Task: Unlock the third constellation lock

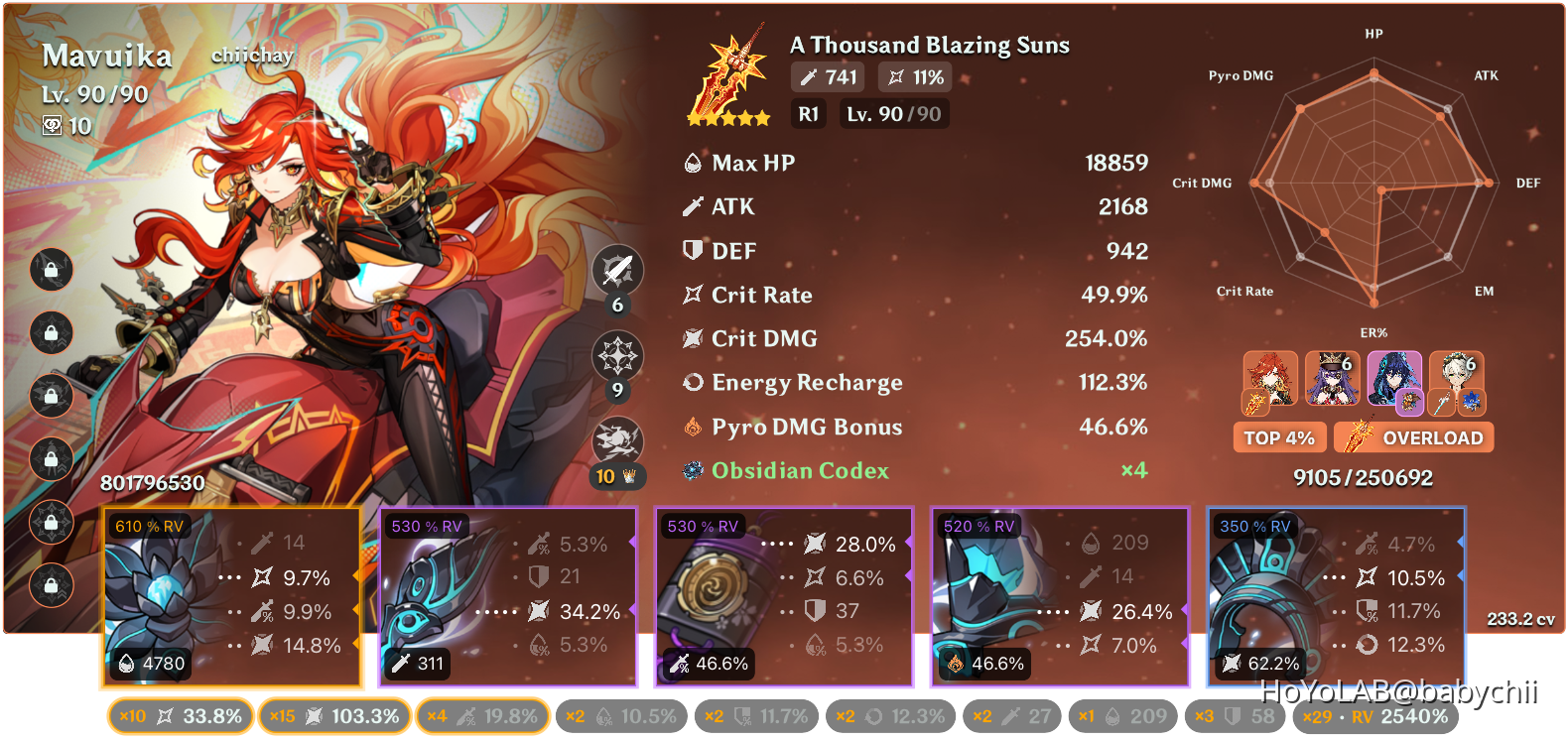Action: (x=51, y=397)
